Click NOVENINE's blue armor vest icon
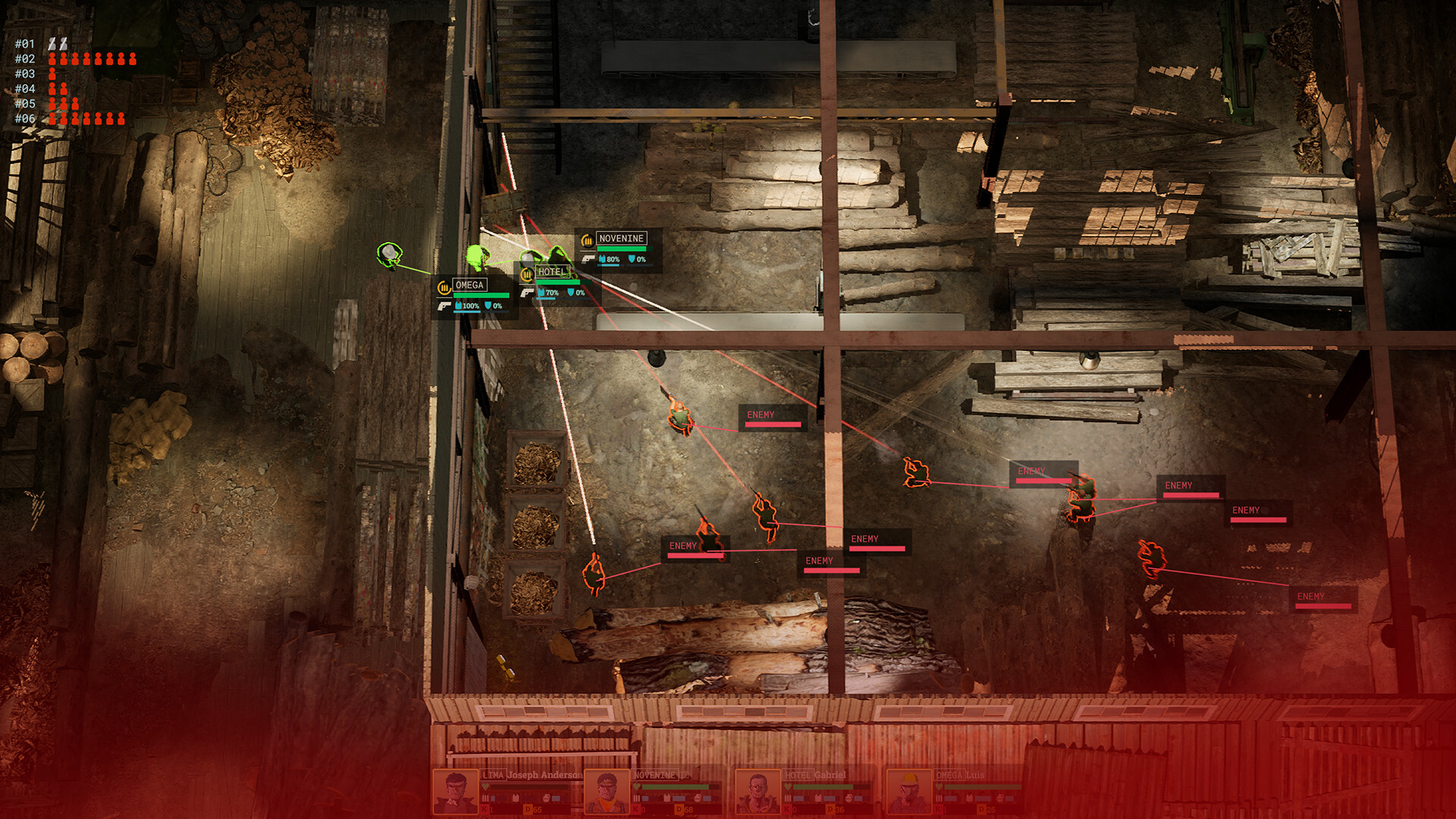This screenshot has height=819, width=1456. pyautogui.click(x=602, y=259)
